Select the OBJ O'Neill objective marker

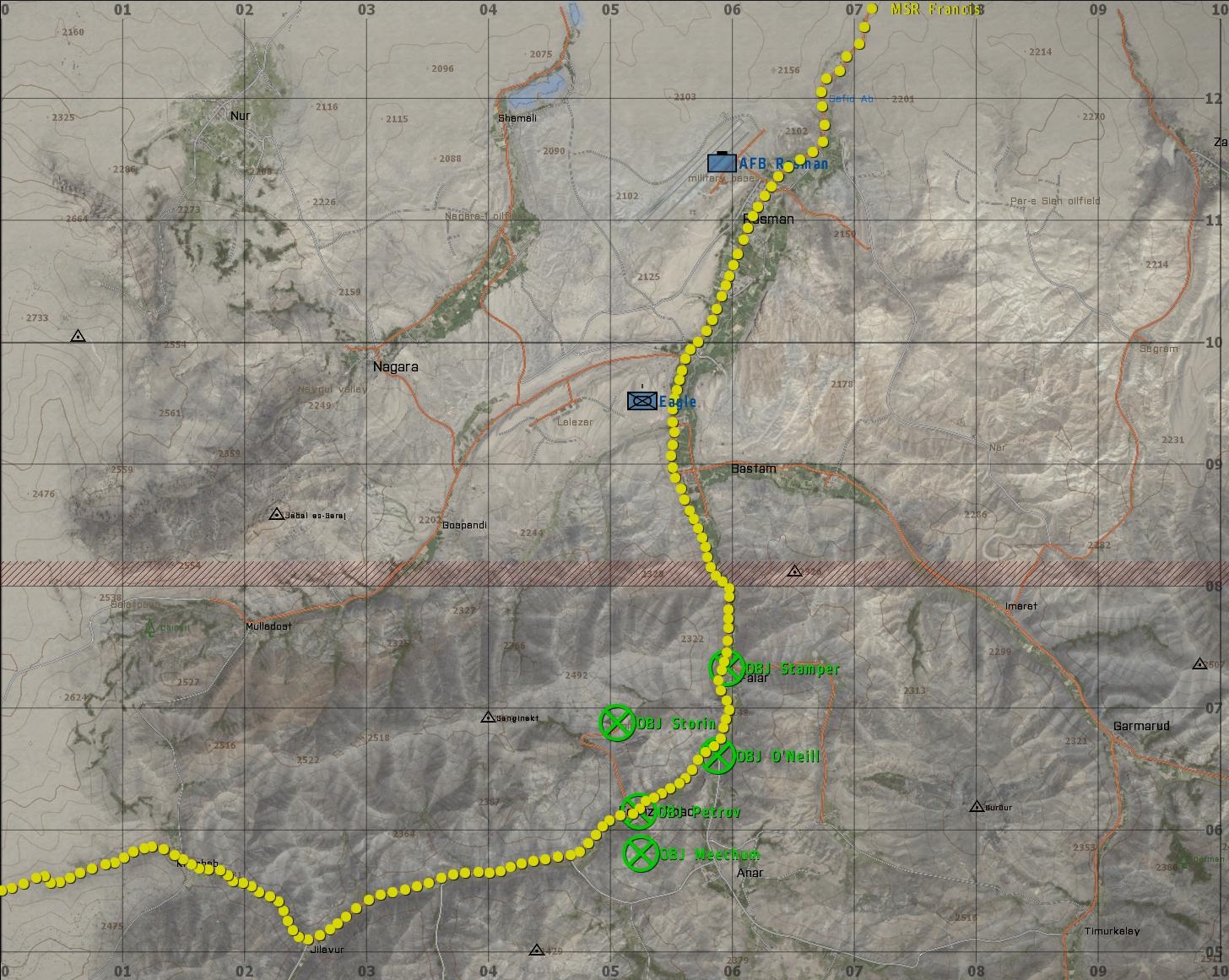pyautogui.click(x=718, y=755)
